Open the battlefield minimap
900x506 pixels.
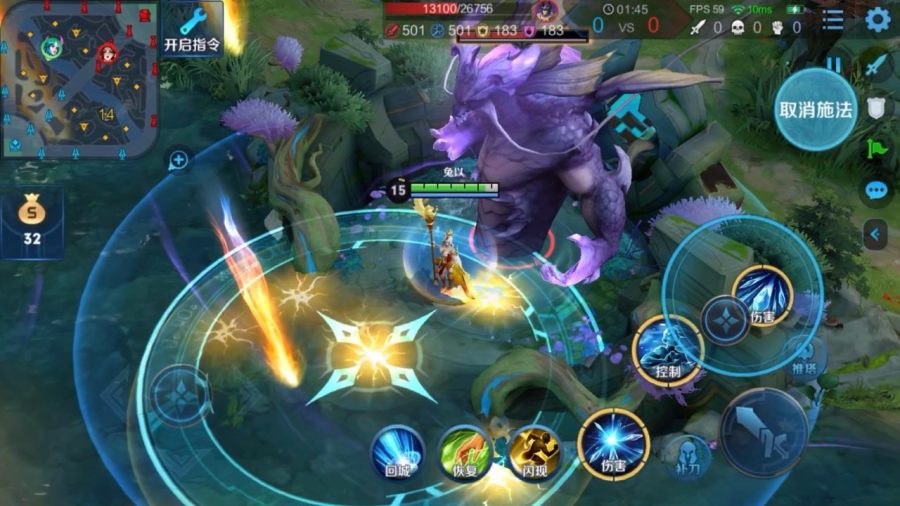coord(80,80)
